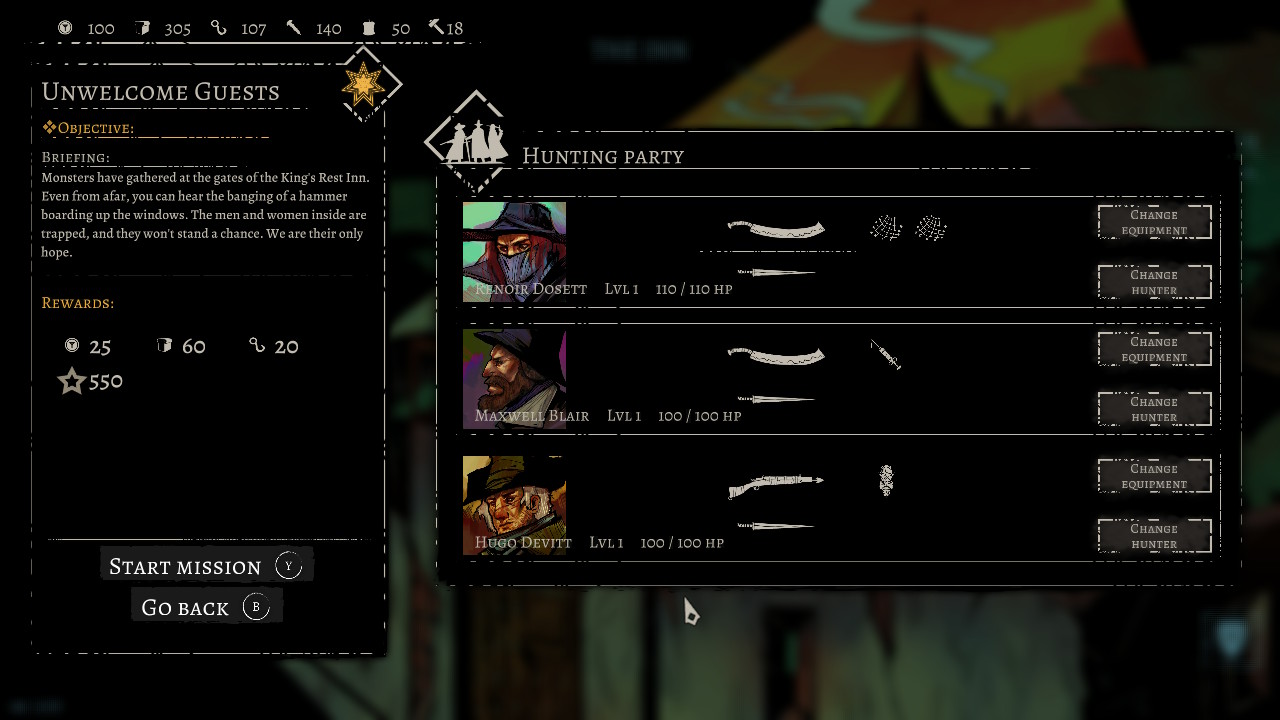Screen dimensions: 1280x720
Task: Select Maxwell Blair's dagger weapon icon
Action: [x=778, y=397]
